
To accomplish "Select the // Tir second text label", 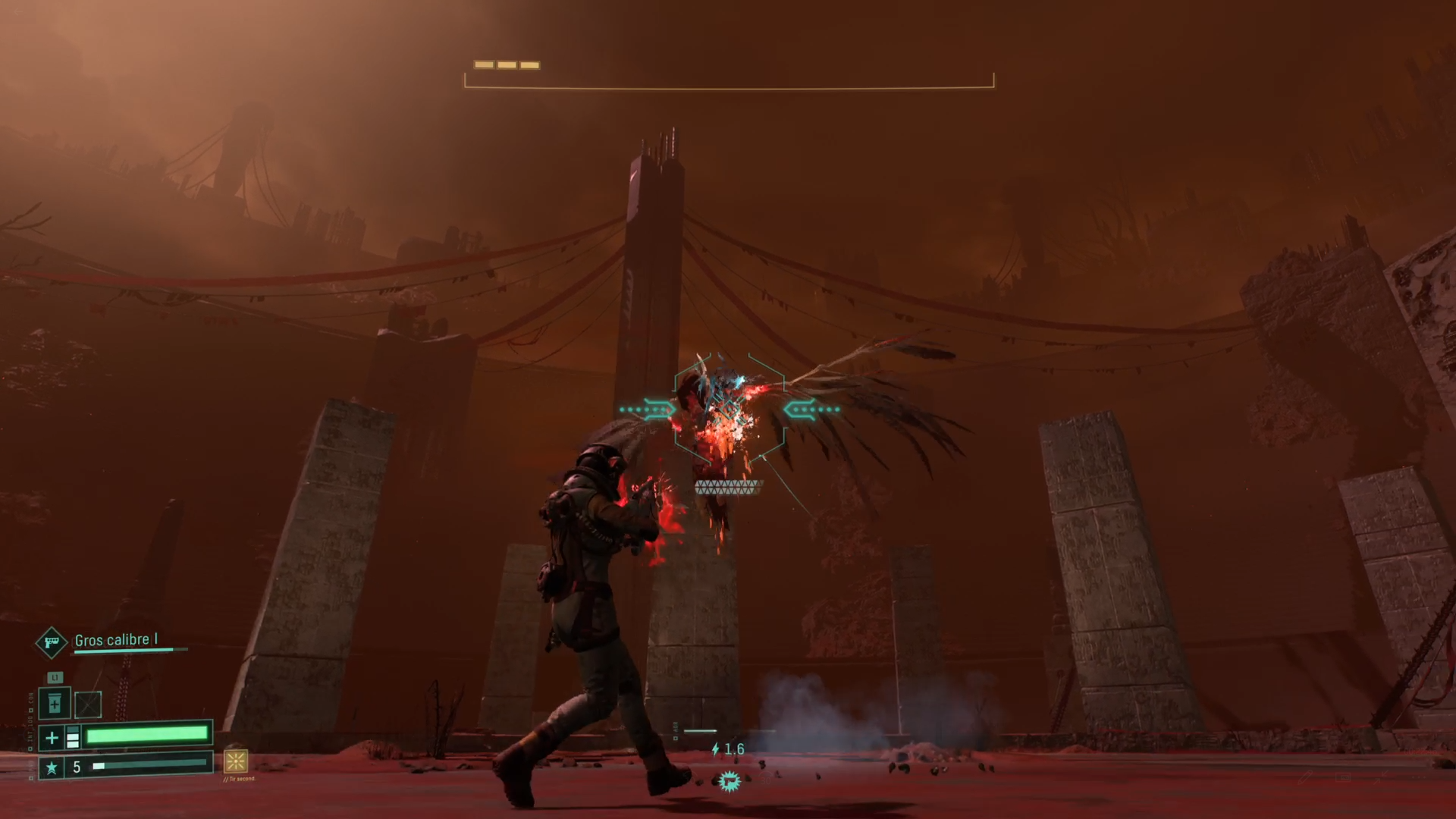I will tap(240, 779).
